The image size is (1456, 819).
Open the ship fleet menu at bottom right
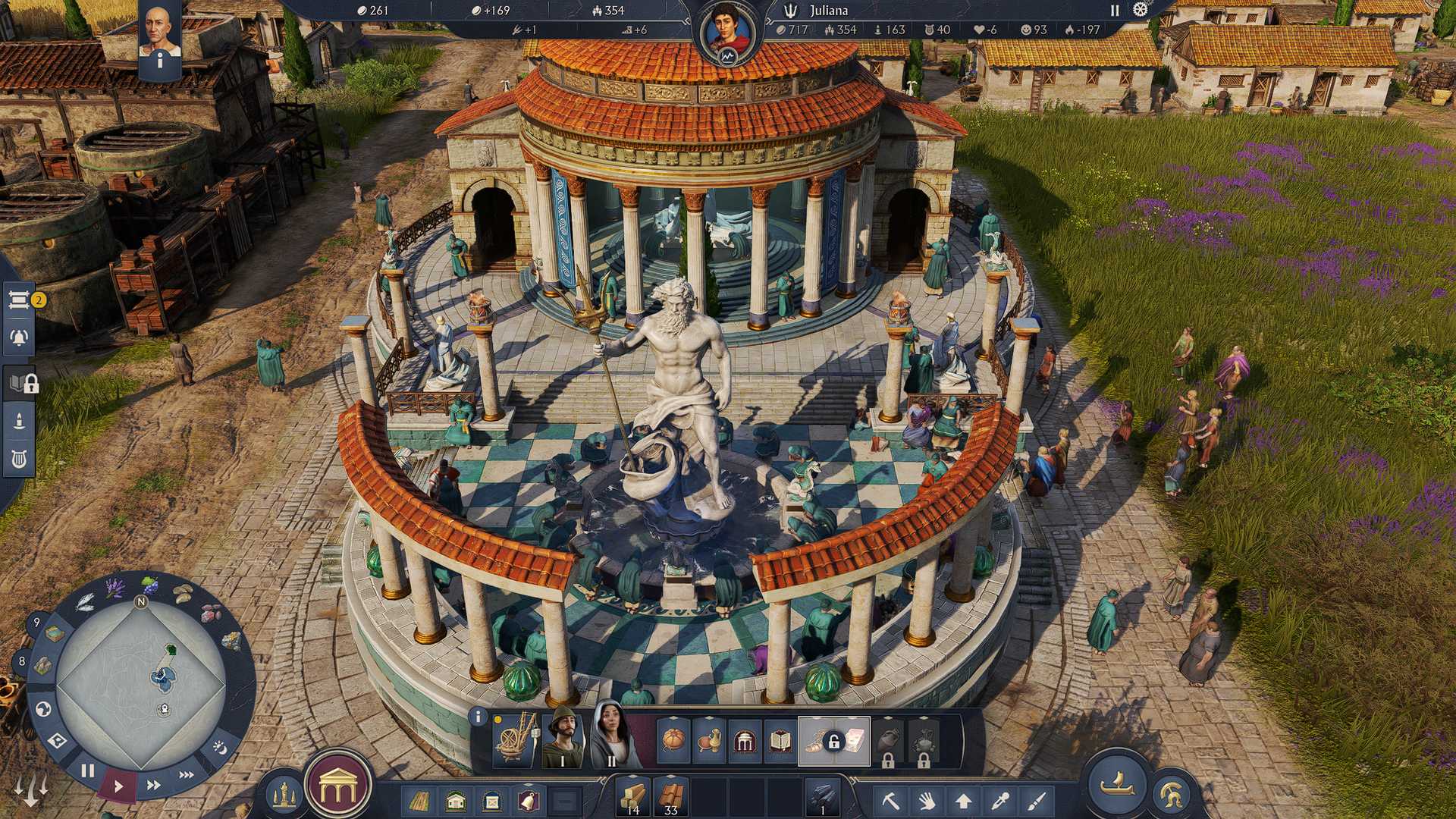[1117, 788]
